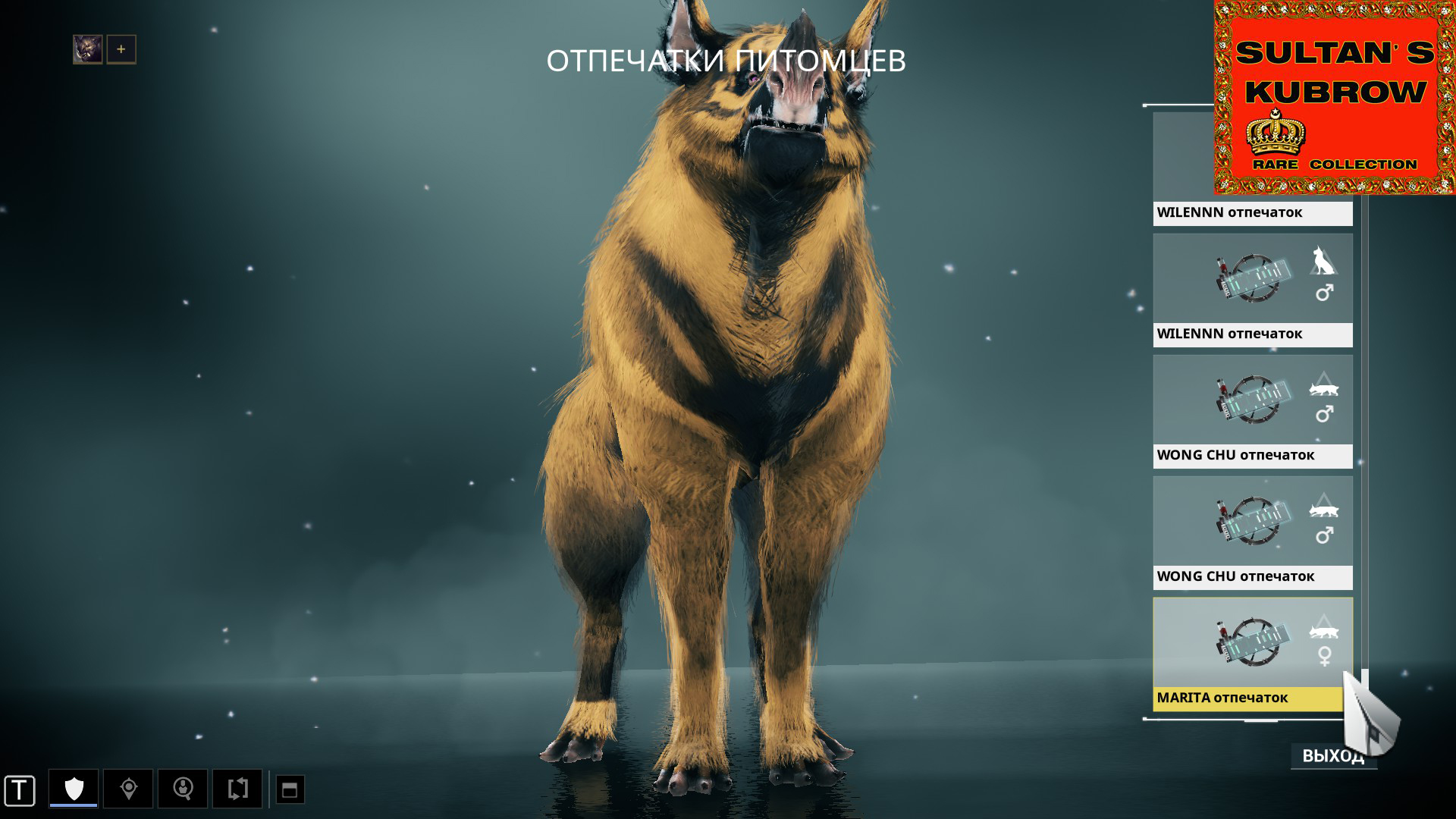Select the MARITA отпечаток entry
1456x819 pixels.
click(x=1251, y=698)
